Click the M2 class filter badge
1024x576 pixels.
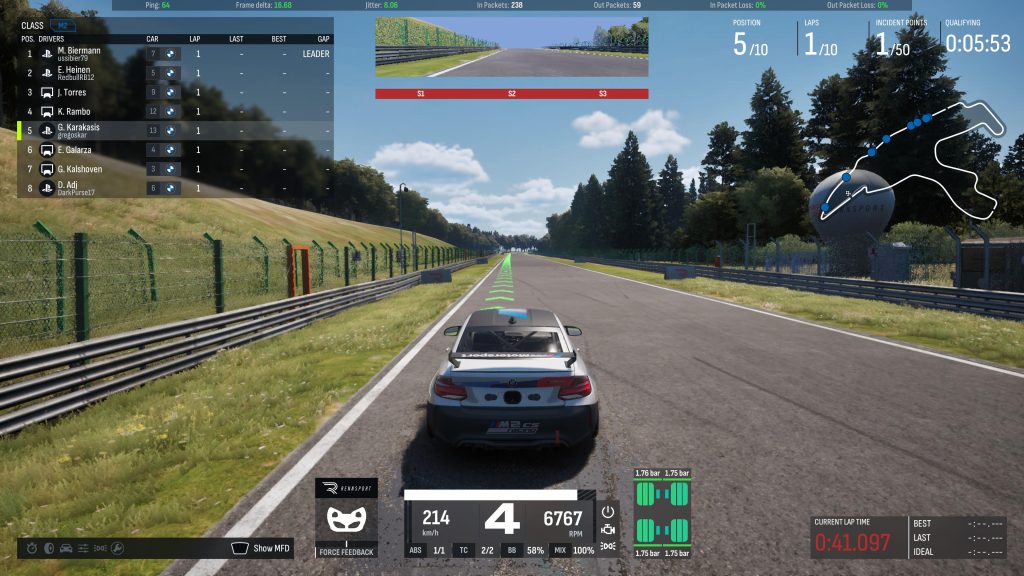[62, 25]
